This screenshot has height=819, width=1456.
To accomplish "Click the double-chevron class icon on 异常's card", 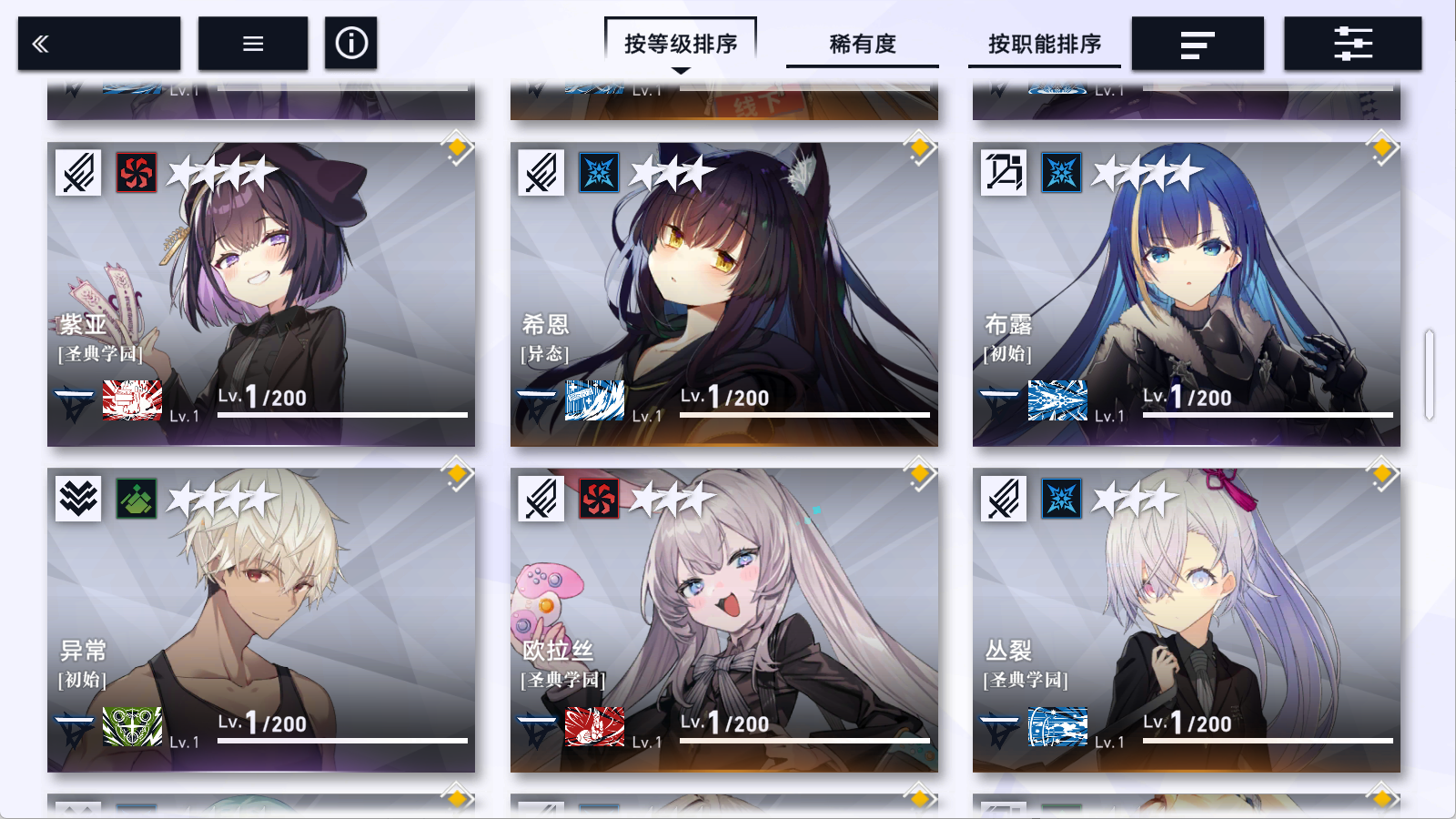I will pyautogui.click(x=77, y=500).
